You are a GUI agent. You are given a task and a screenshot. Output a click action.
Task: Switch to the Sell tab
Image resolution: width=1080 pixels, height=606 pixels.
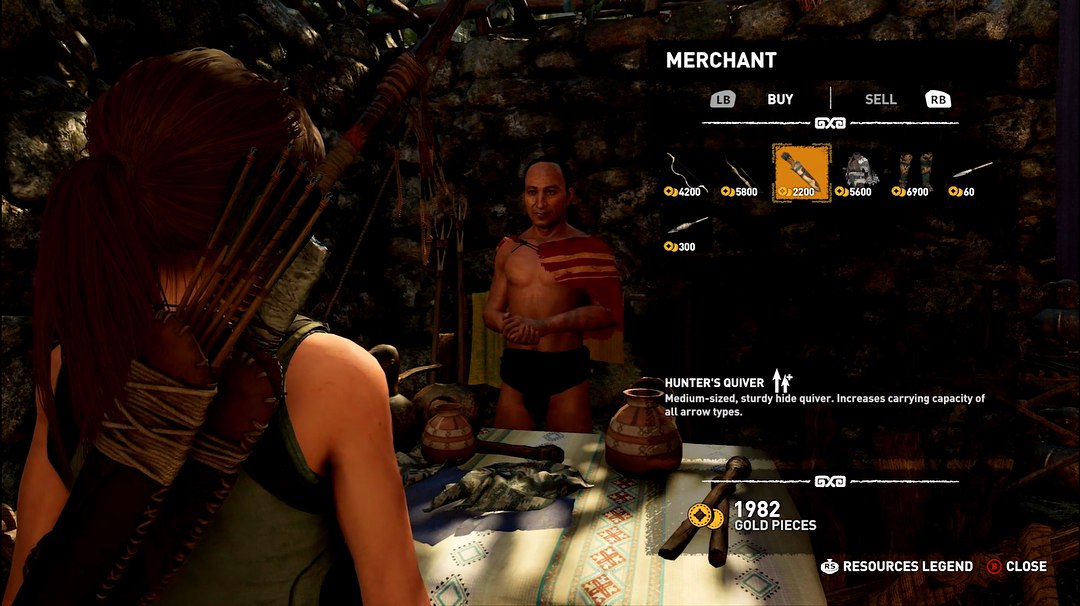[x=880, y=99]
